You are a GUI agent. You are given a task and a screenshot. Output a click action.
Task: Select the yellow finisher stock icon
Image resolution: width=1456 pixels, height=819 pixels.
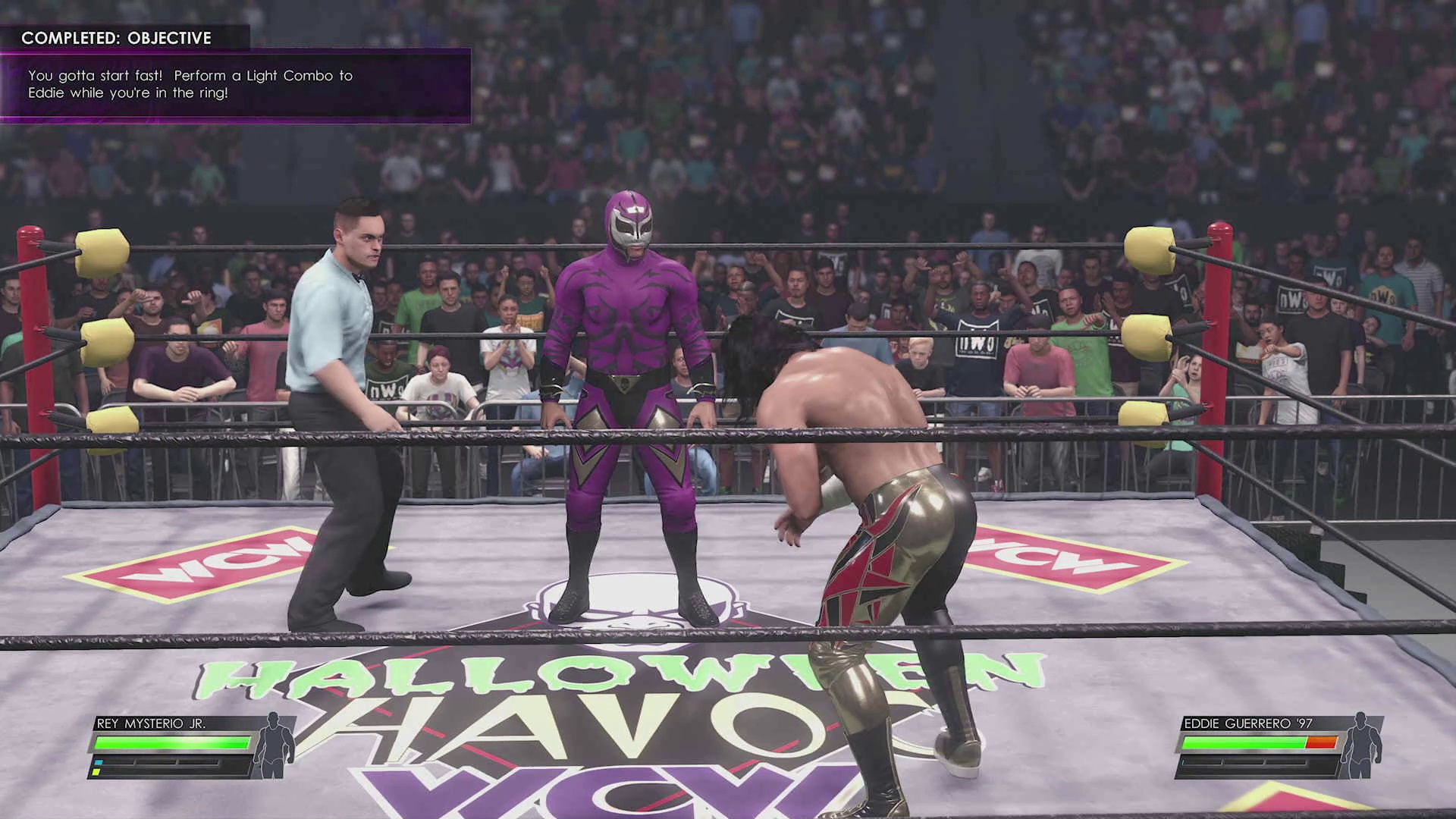tap(96, 773)
